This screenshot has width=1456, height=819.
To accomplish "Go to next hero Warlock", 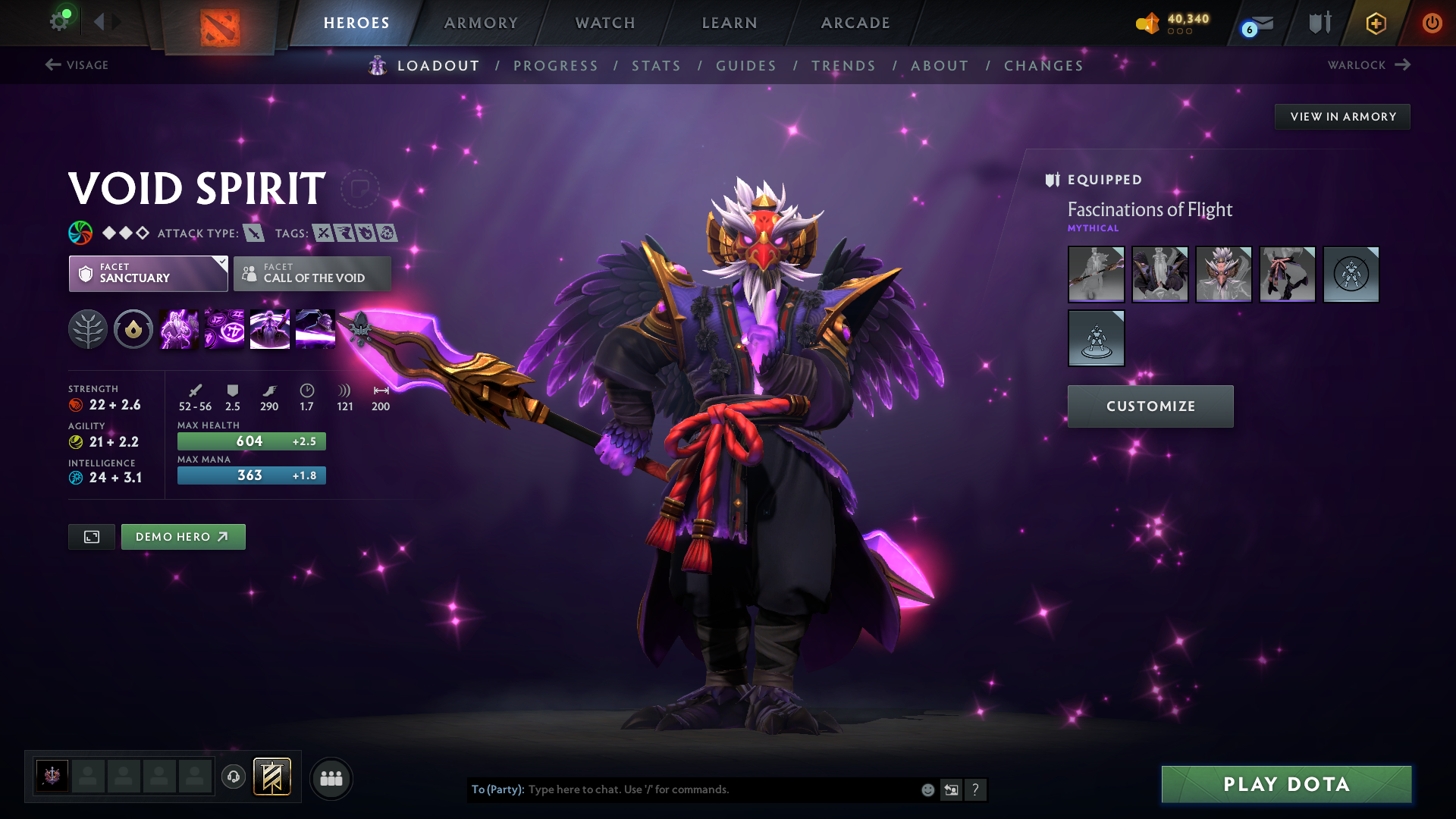I will pos(1369,65).
